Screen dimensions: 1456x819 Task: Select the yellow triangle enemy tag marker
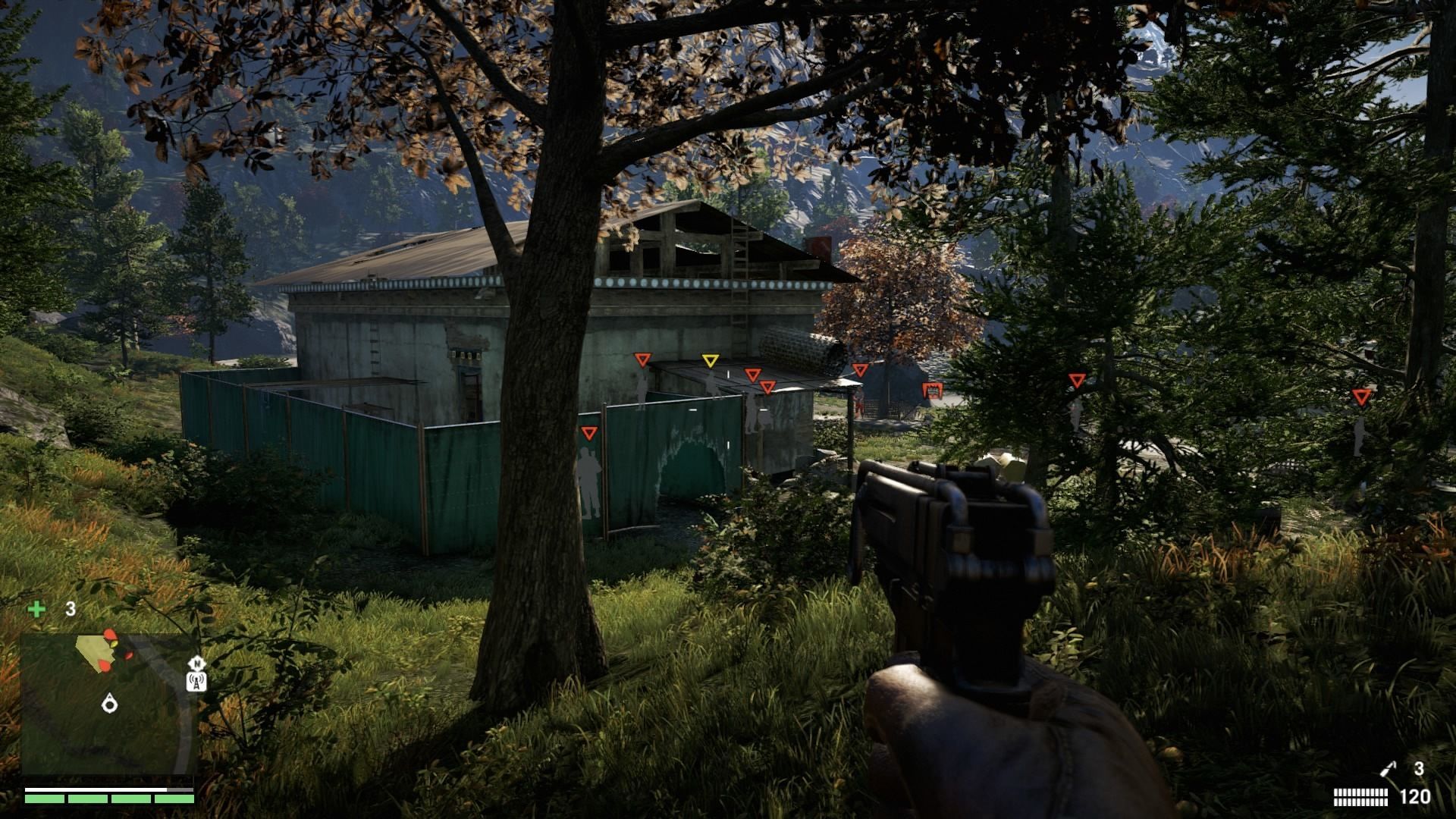pos(710,361)
